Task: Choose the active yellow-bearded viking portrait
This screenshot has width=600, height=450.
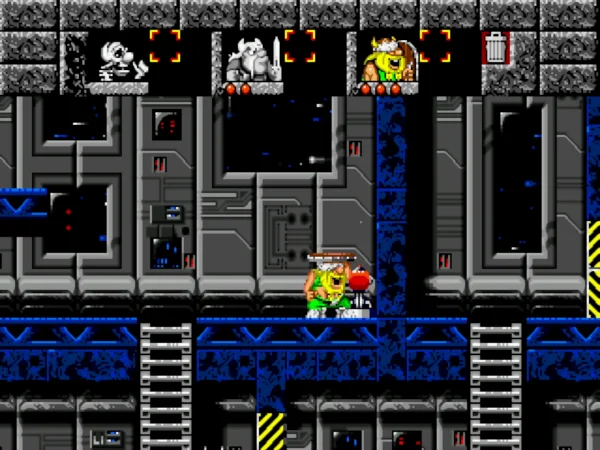Action: pyautogui.click(x=383, y=58)
